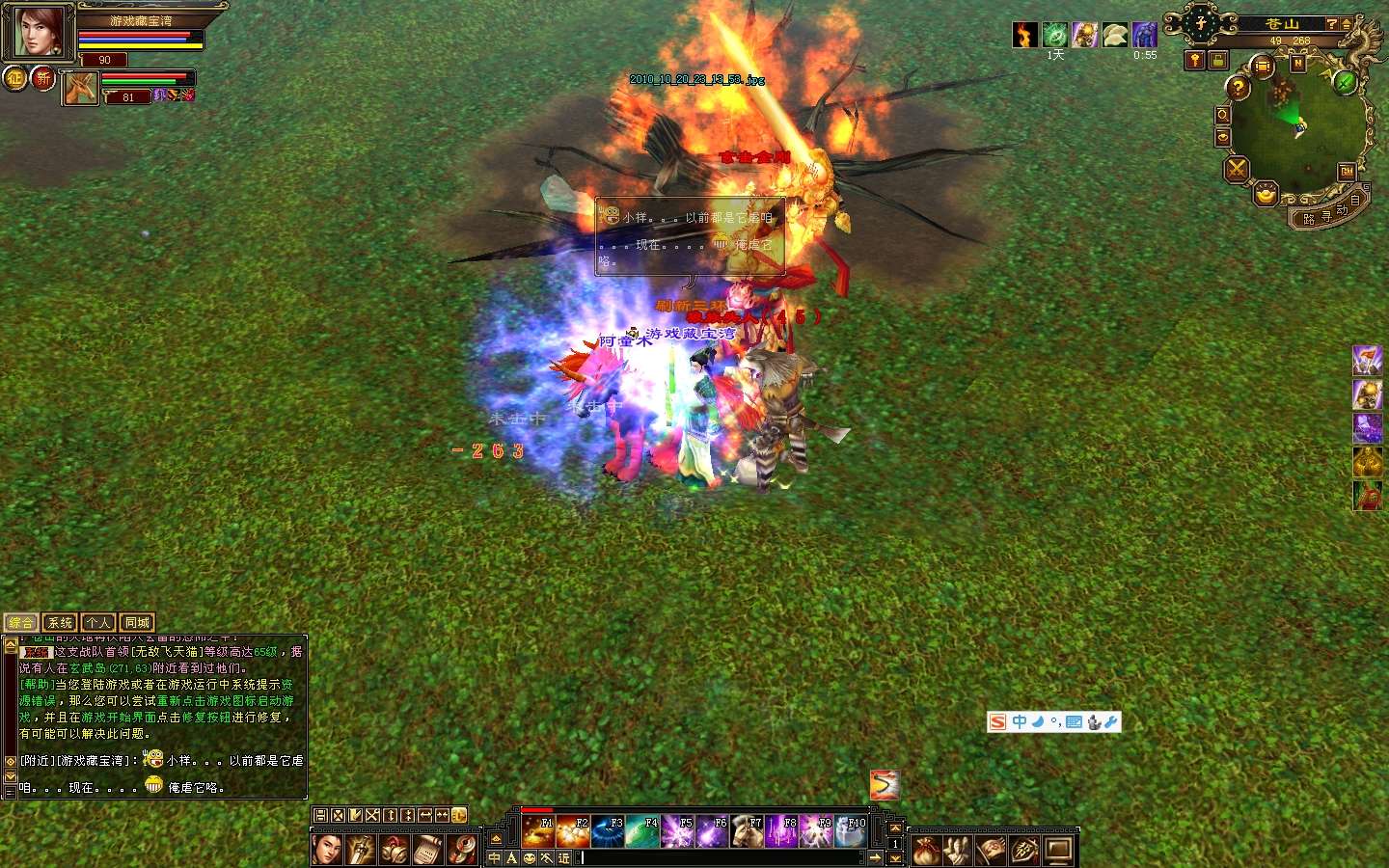The height and width of the screenshot is (868, 1389).
Task: Click the player character portrait
Action: (39, 31)
